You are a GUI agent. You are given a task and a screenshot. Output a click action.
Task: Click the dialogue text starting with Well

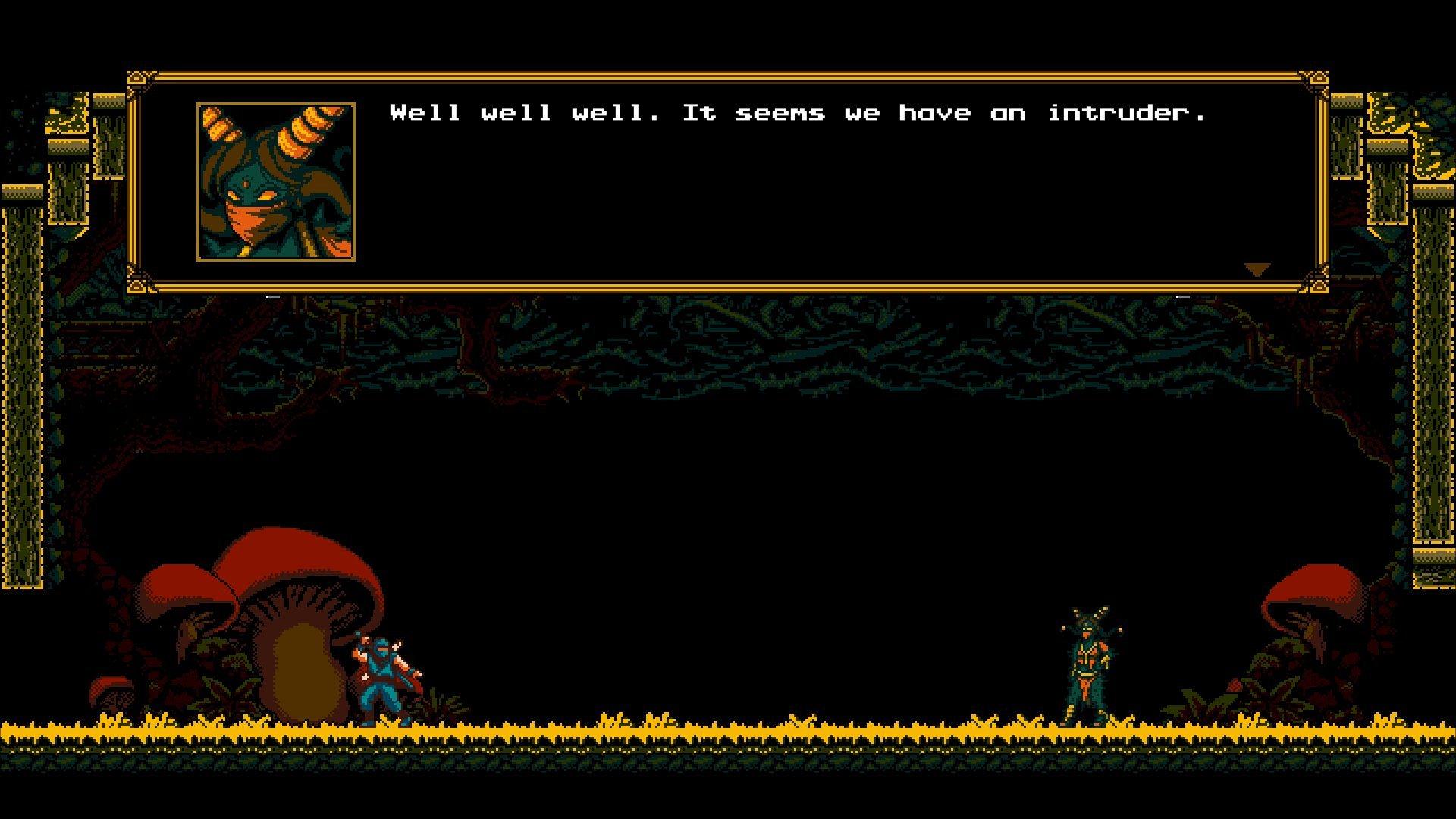425,112
